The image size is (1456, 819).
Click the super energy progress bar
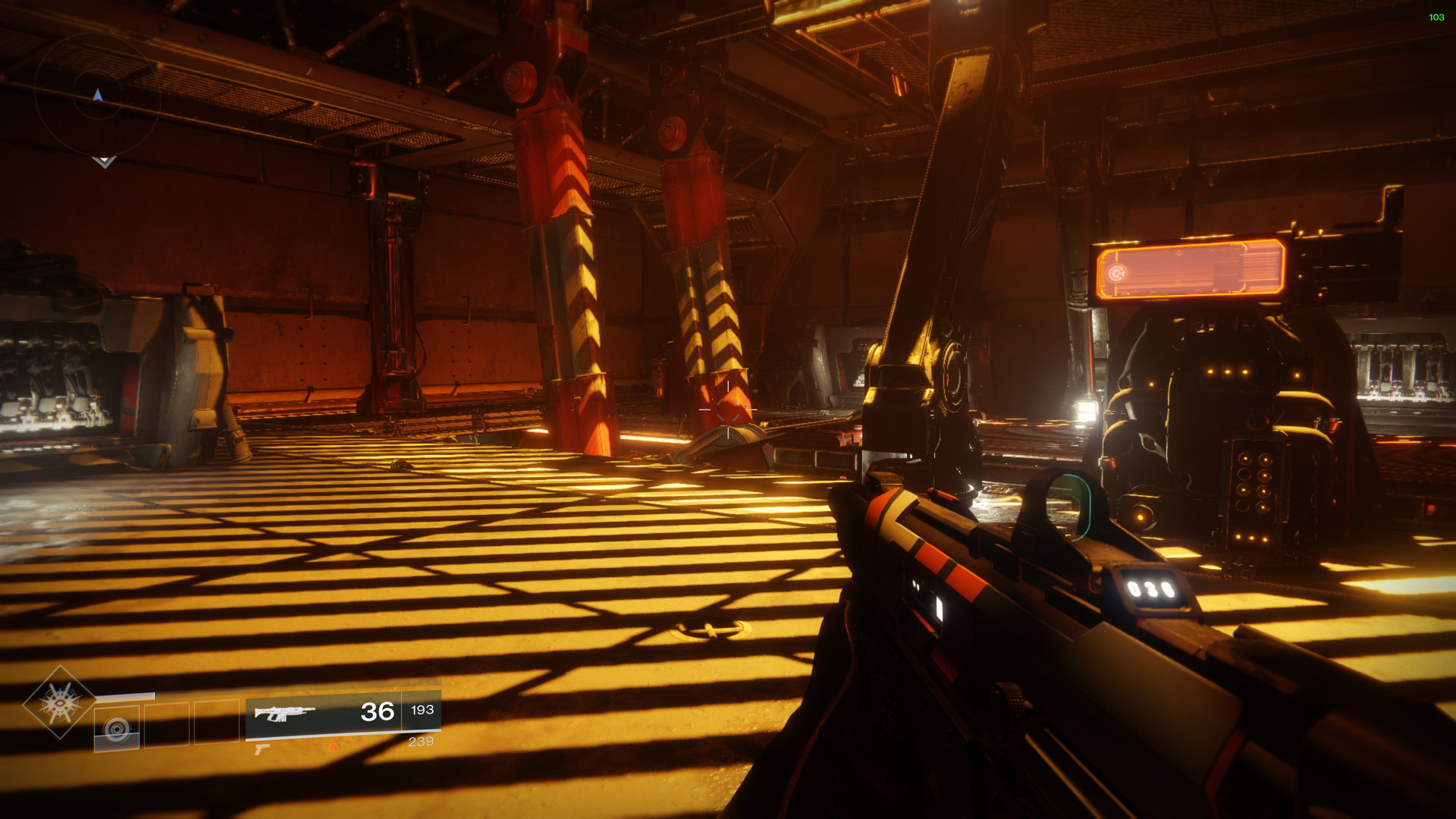pyautogui.click(x=124, y=695)
